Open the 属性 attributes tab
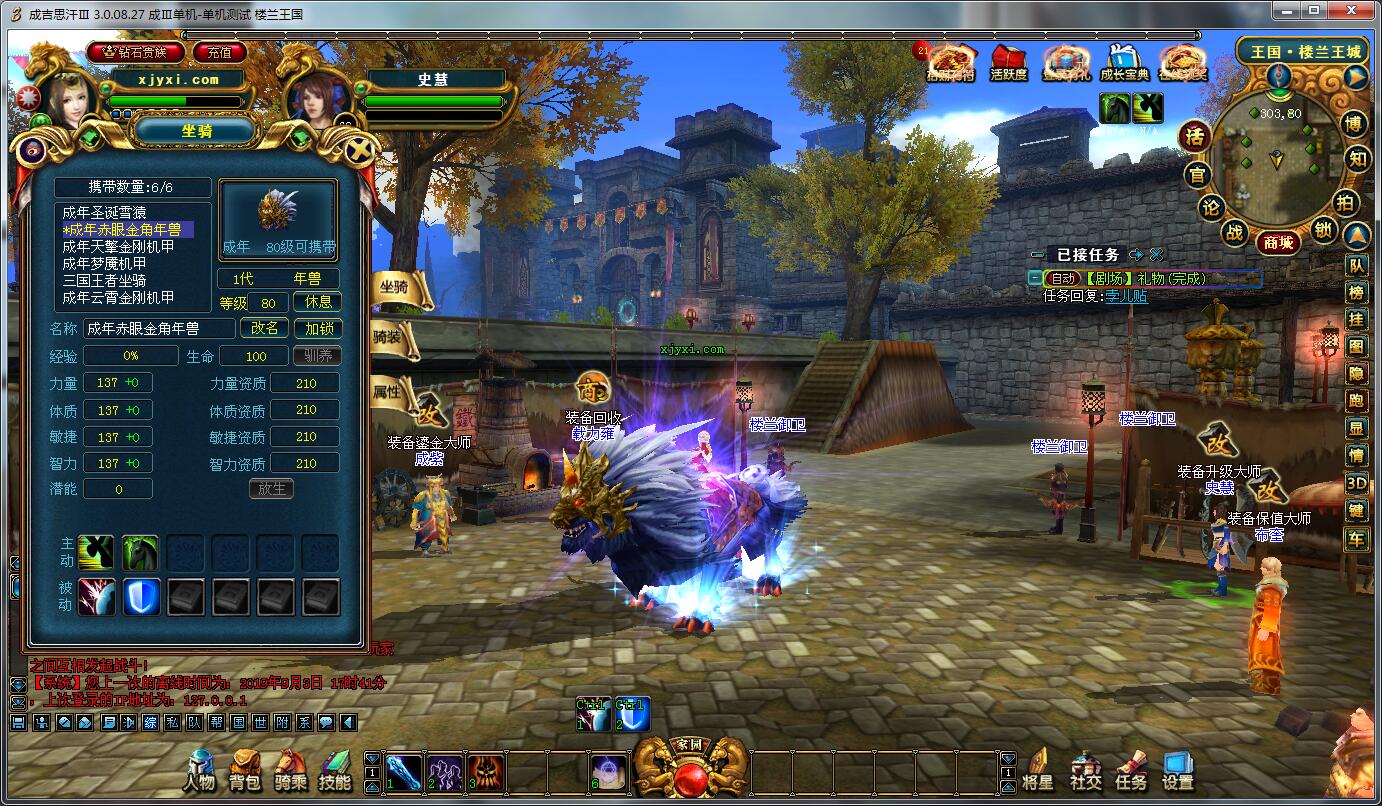The image size is (1382, 806). tap(393, 390)
